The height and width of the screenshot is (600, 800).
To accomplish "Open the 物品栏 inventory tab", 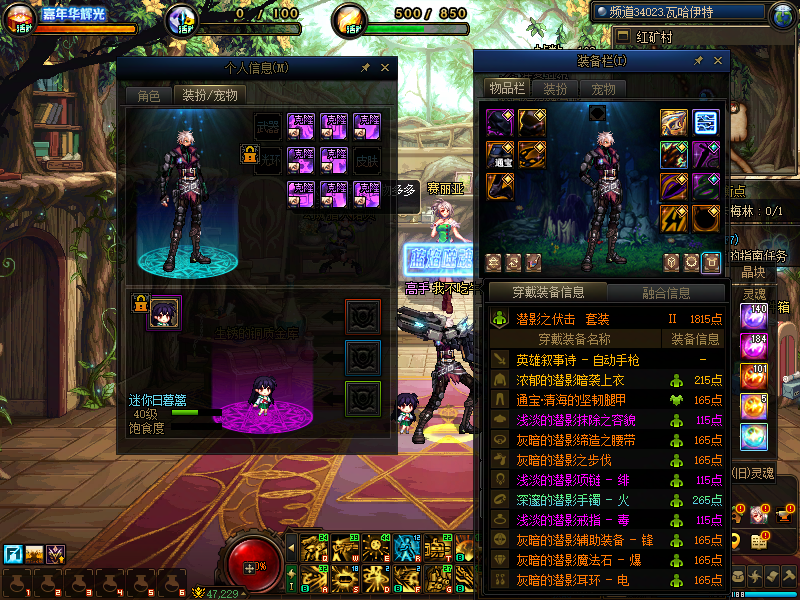I will (507, 88).
